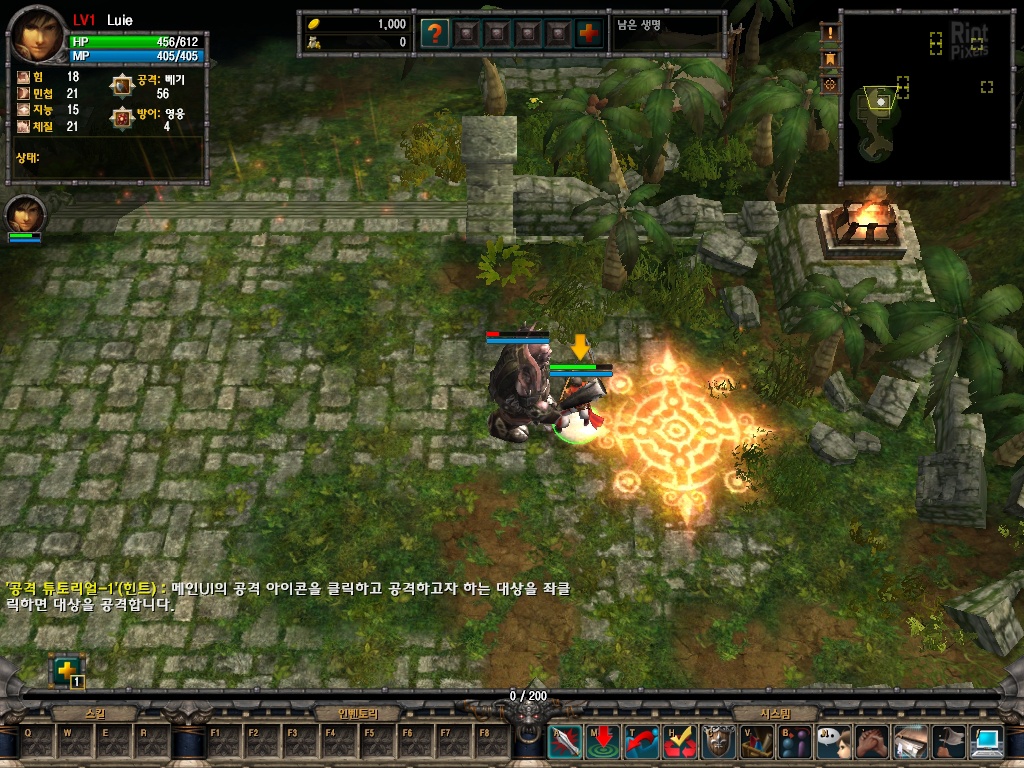Screen dimensions: 1024x768
Task: Click the orange question mark help button
Action: tap(434, 33)
